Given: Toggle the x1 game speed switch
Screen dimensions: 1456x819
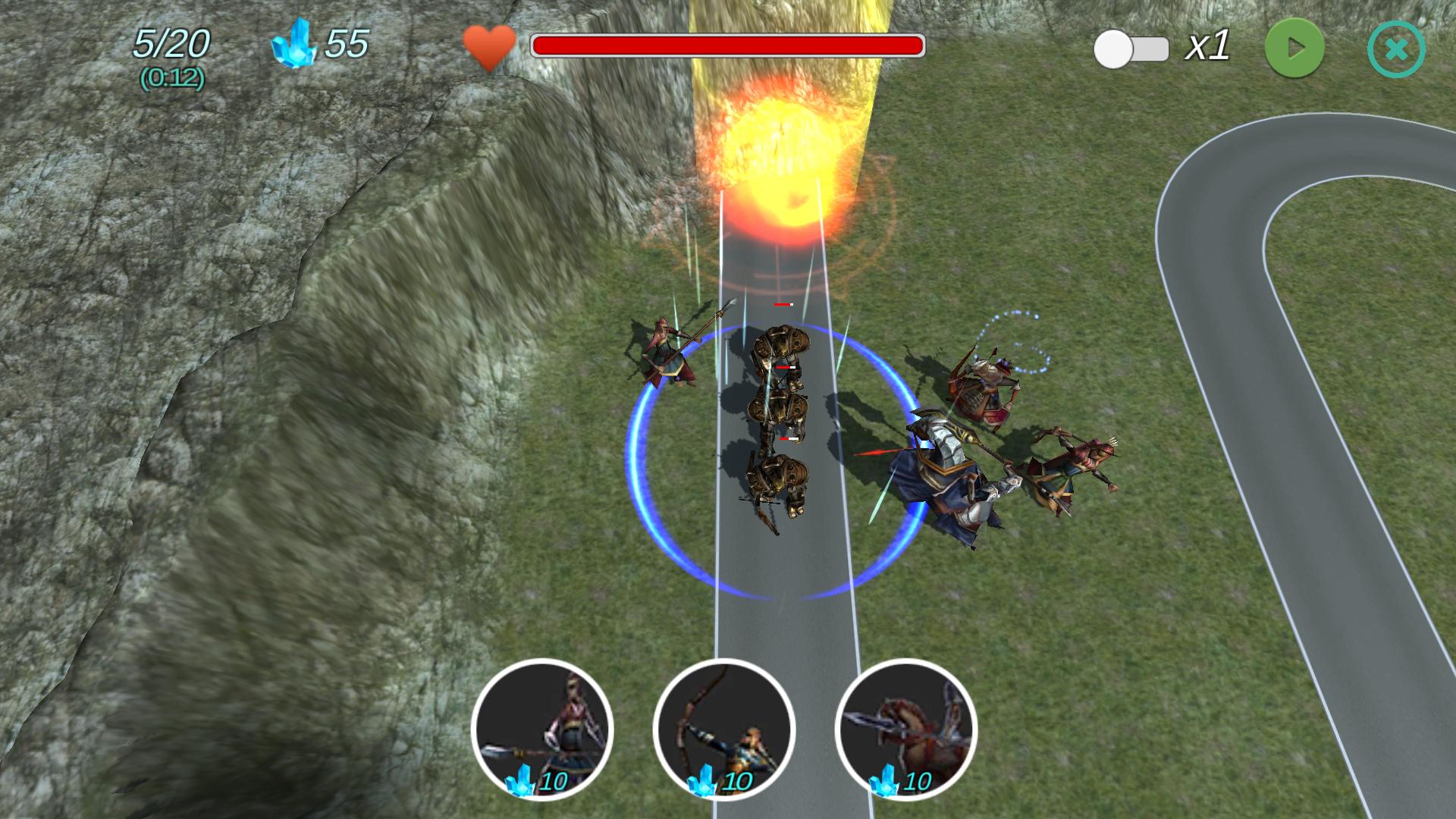Looking at the screenshot, I should [1131, 49].
